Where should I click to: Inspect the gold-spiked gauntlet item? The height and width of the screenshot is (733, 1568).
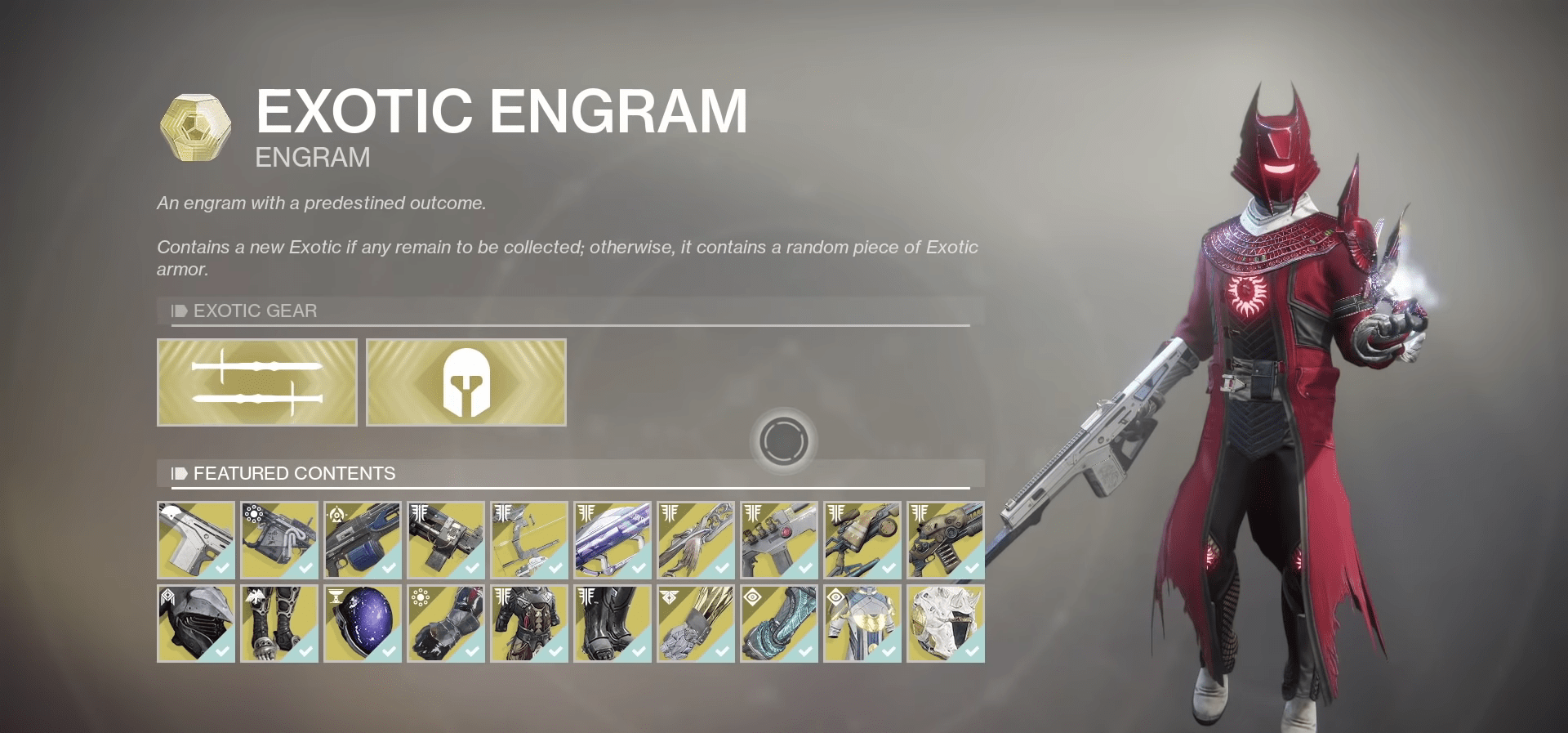[x=696, y=623]
